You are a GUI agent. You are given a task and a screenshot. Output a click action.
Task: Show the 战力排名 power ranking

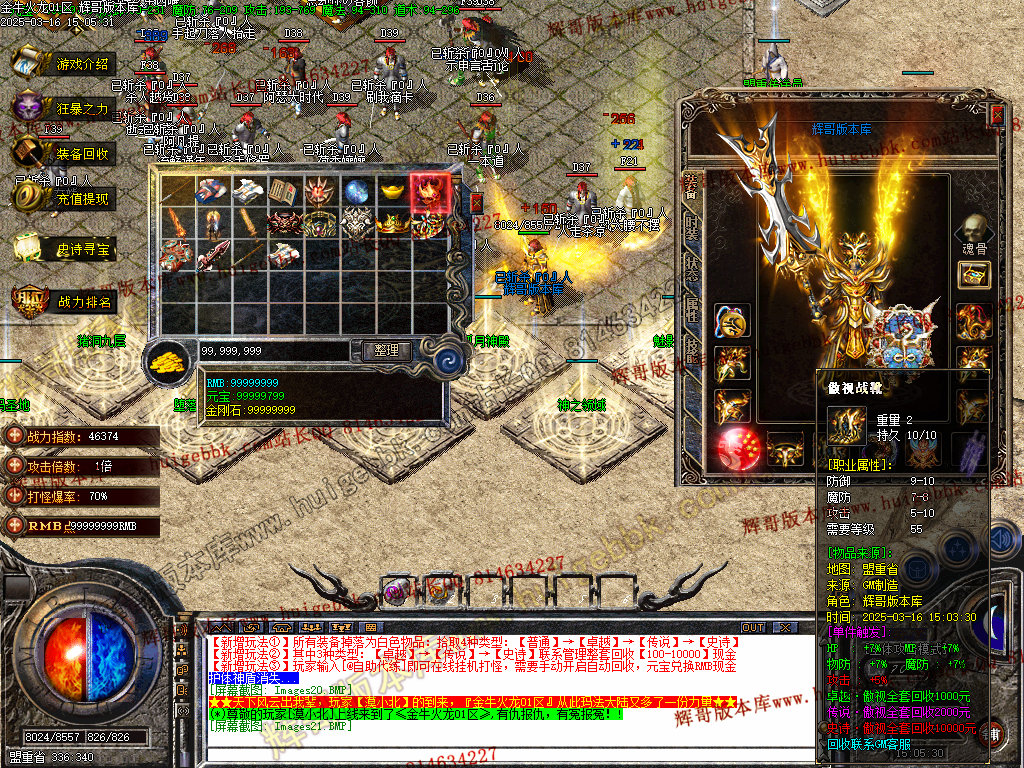(62, 301)
